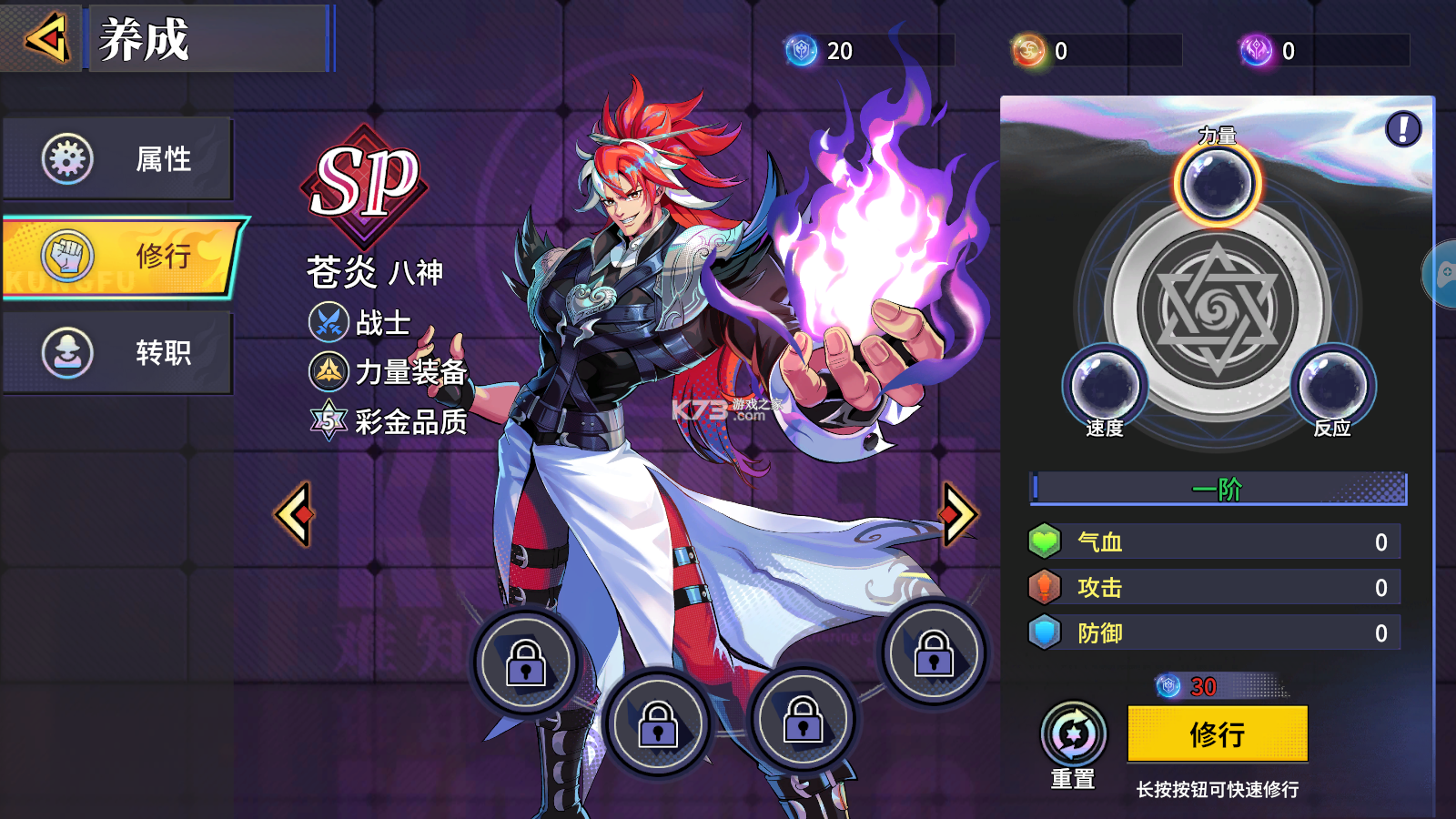Click the 一阶 stage progress bar
1456x819 pixels.
[1215, 490]
